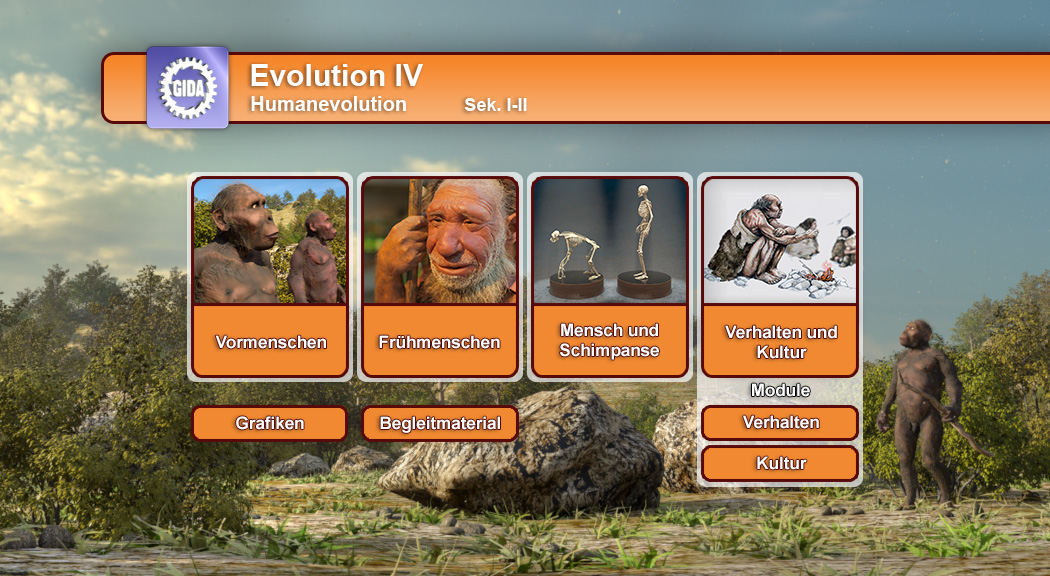Open the Vormenschen chapter
The width and height of the screenshot is (1050, 576).
pyautogui.click(x=270, y=342)
